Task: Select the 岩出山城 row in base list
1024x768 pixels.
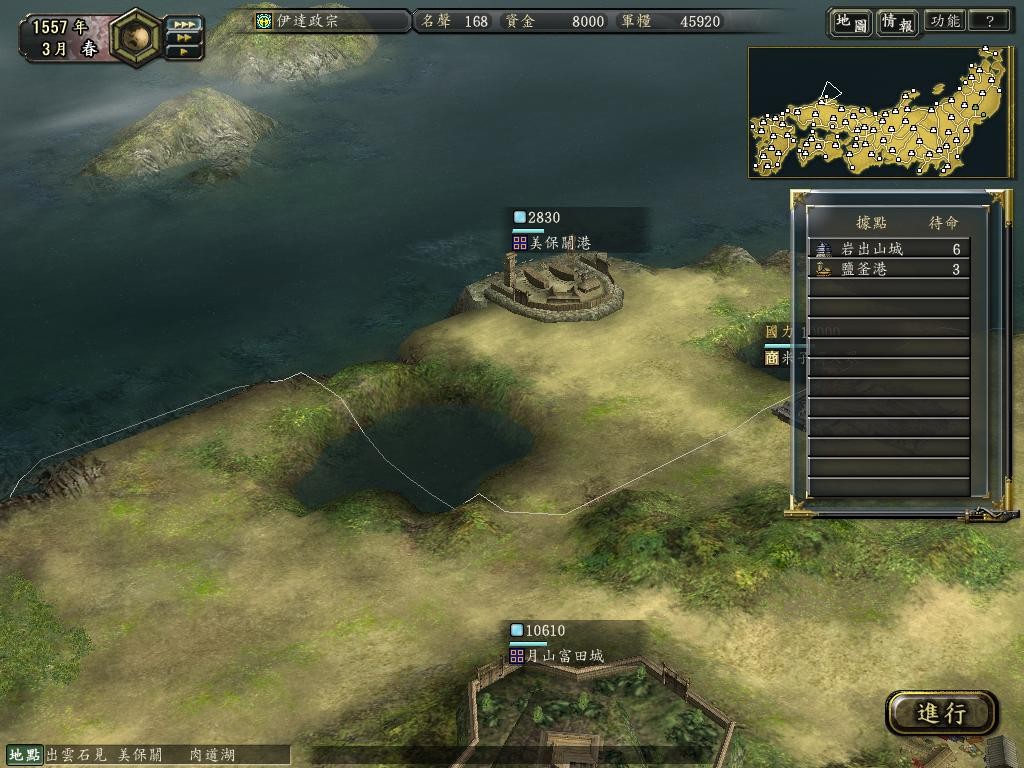Action: 889,249
